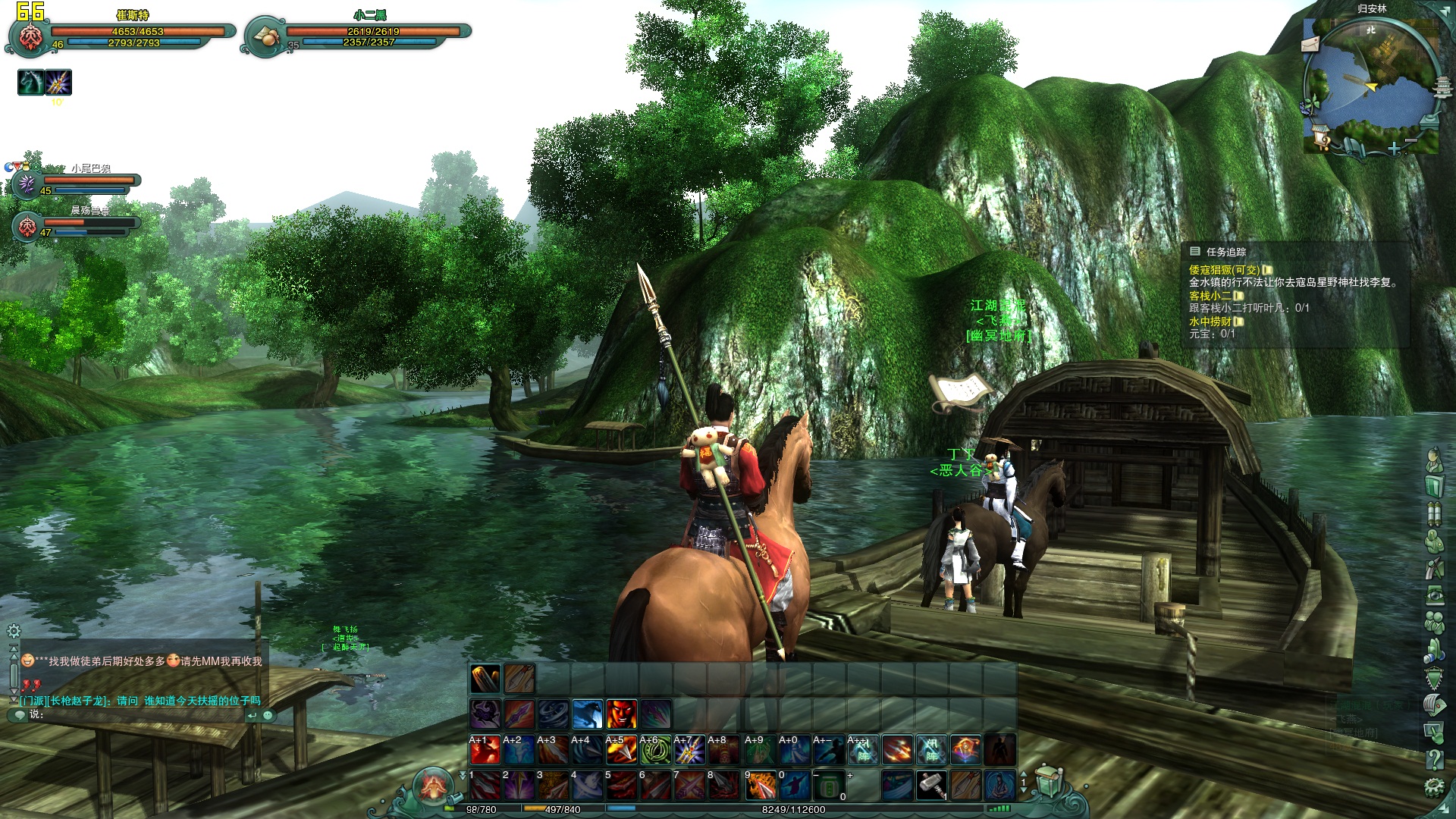Use the hammer item in the bottom hotbar

coord(931,786)
